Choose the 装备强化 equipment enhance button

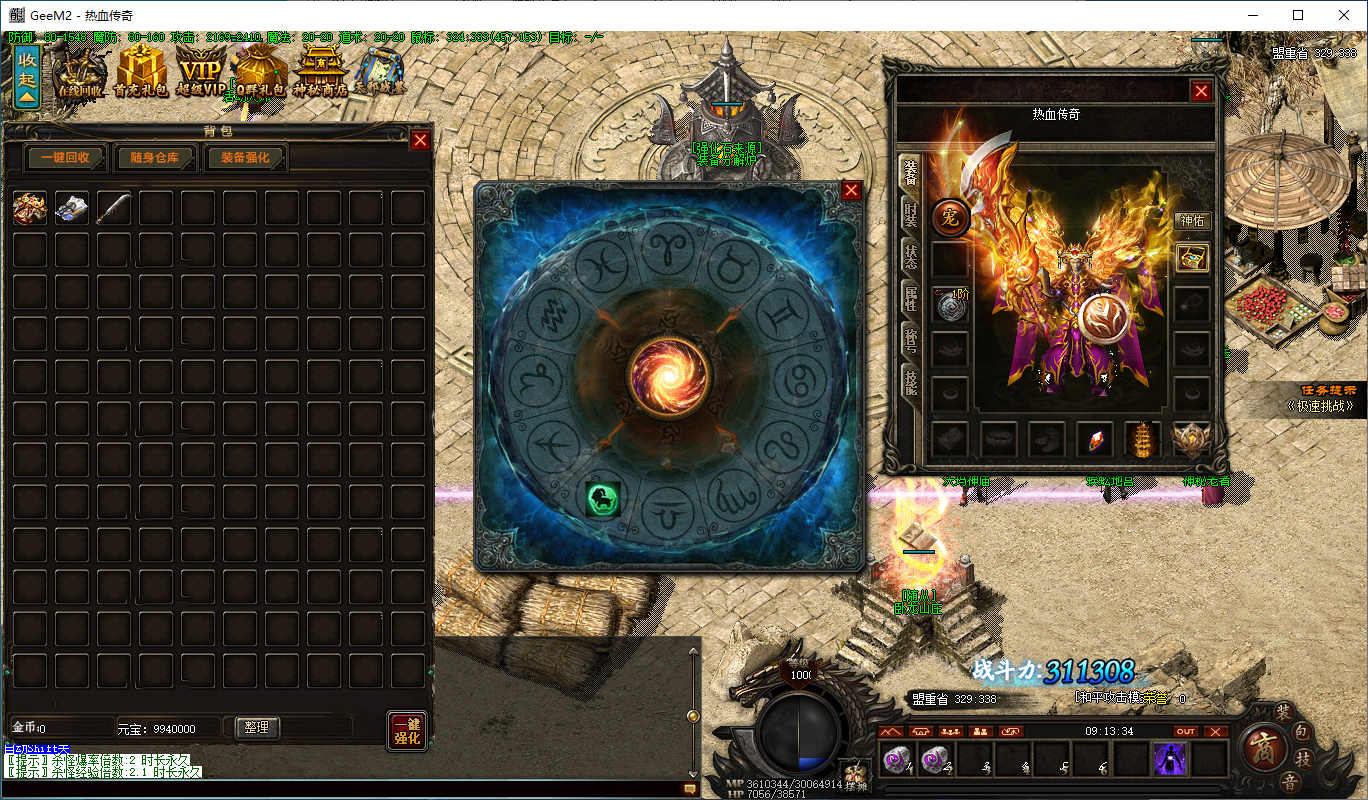pyautogui.click(x=245, y=158)
